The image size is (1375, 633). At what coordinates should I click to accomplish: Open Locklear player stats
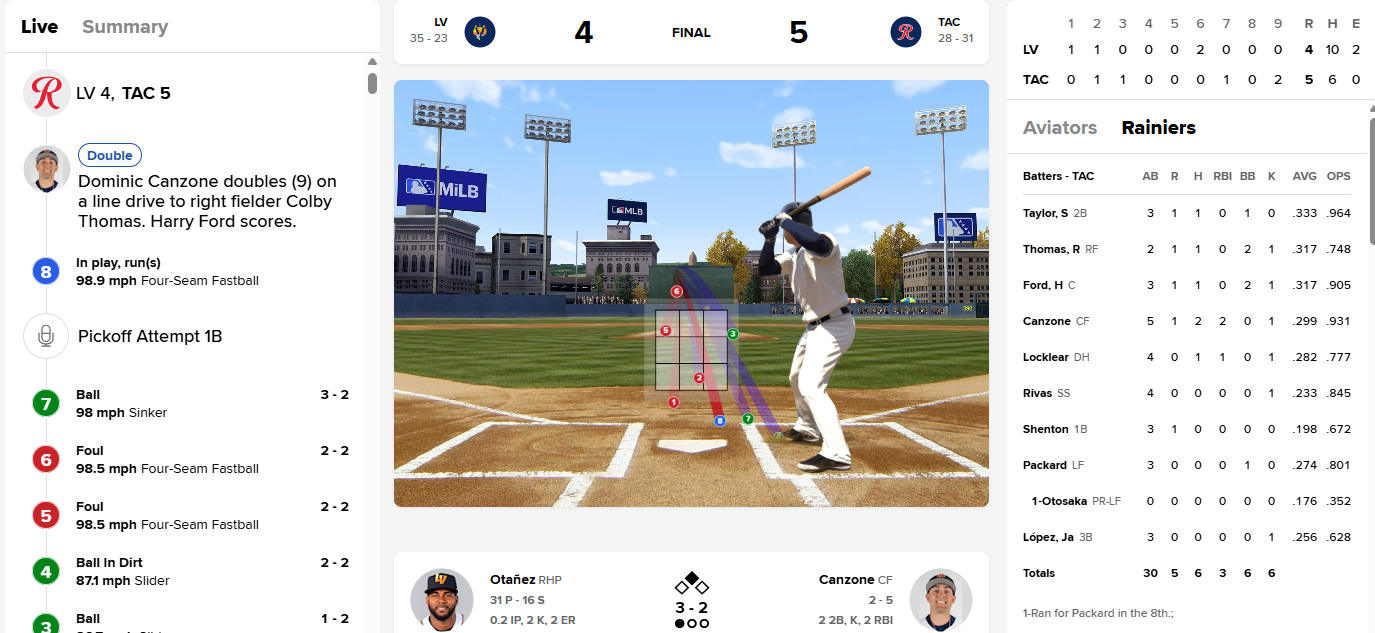coord(1046,357)
